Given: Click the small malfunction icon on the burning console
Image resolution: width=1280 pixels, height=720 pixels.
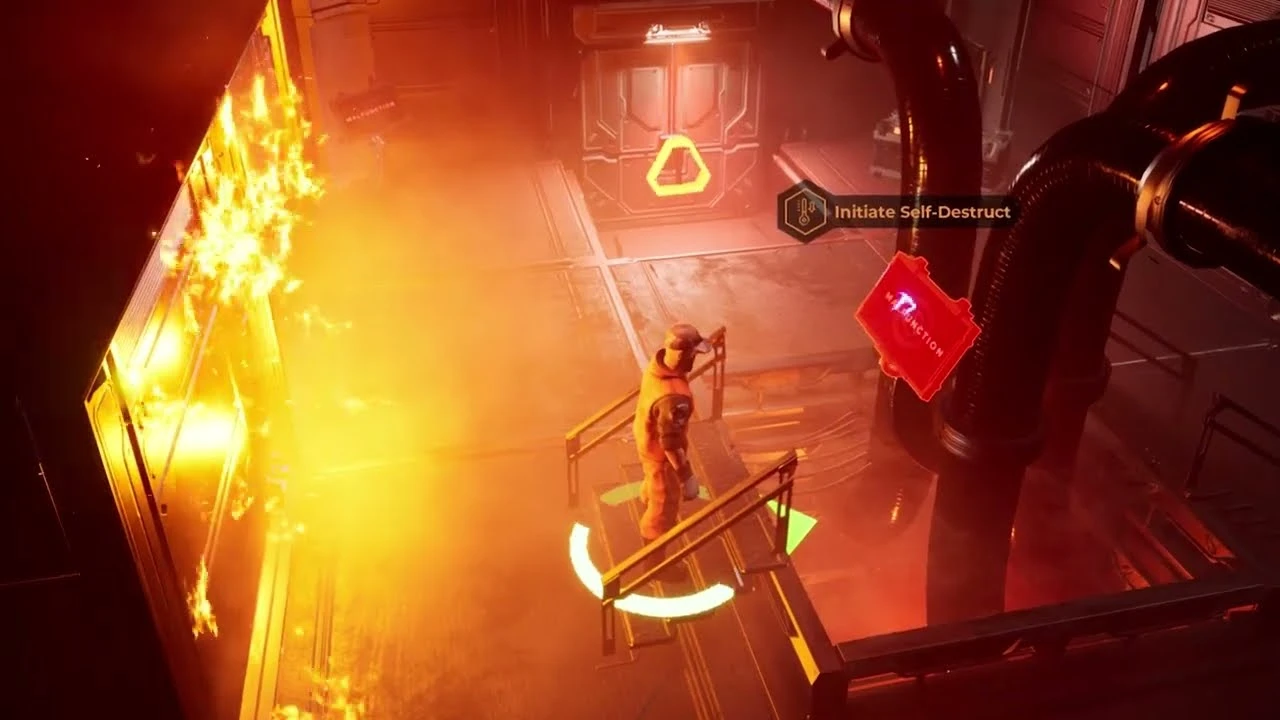Looking at the screenshot, I should (x=371, y=112).
